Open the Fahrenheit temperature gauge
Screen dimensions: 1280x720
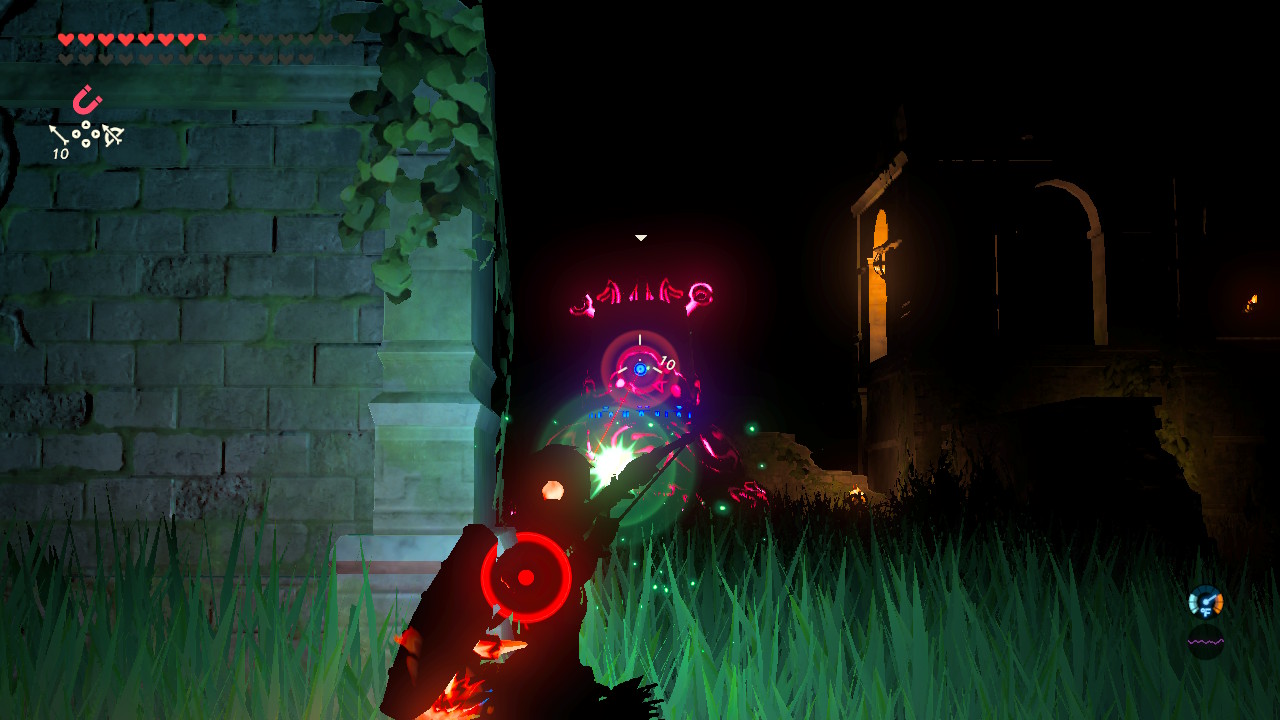[x=1205, y=601]
